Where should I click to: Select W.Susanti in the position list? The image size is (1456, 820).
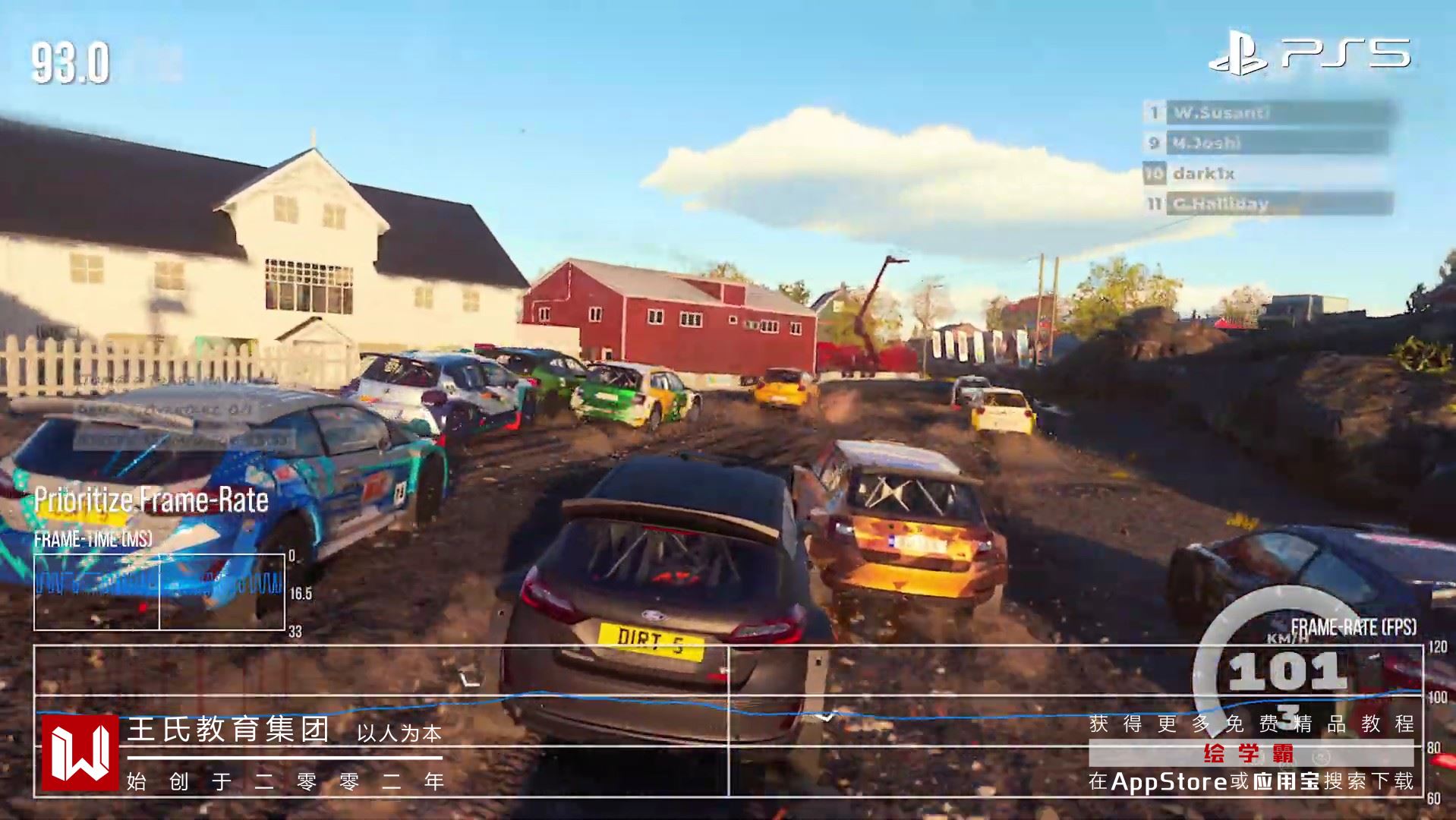(1269, 113)
